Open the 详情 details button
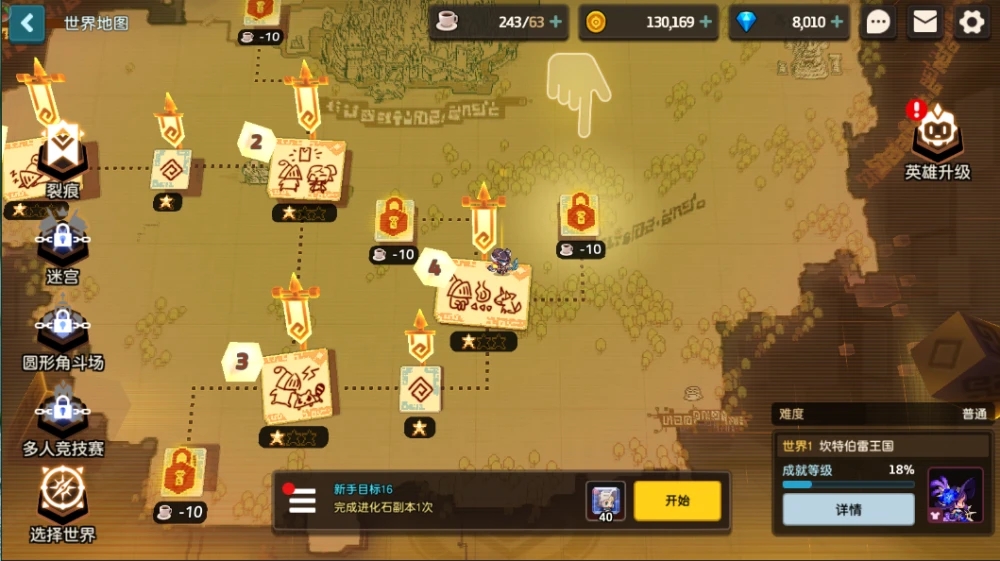The image size is (1000, 561). (x=848, y=509)
